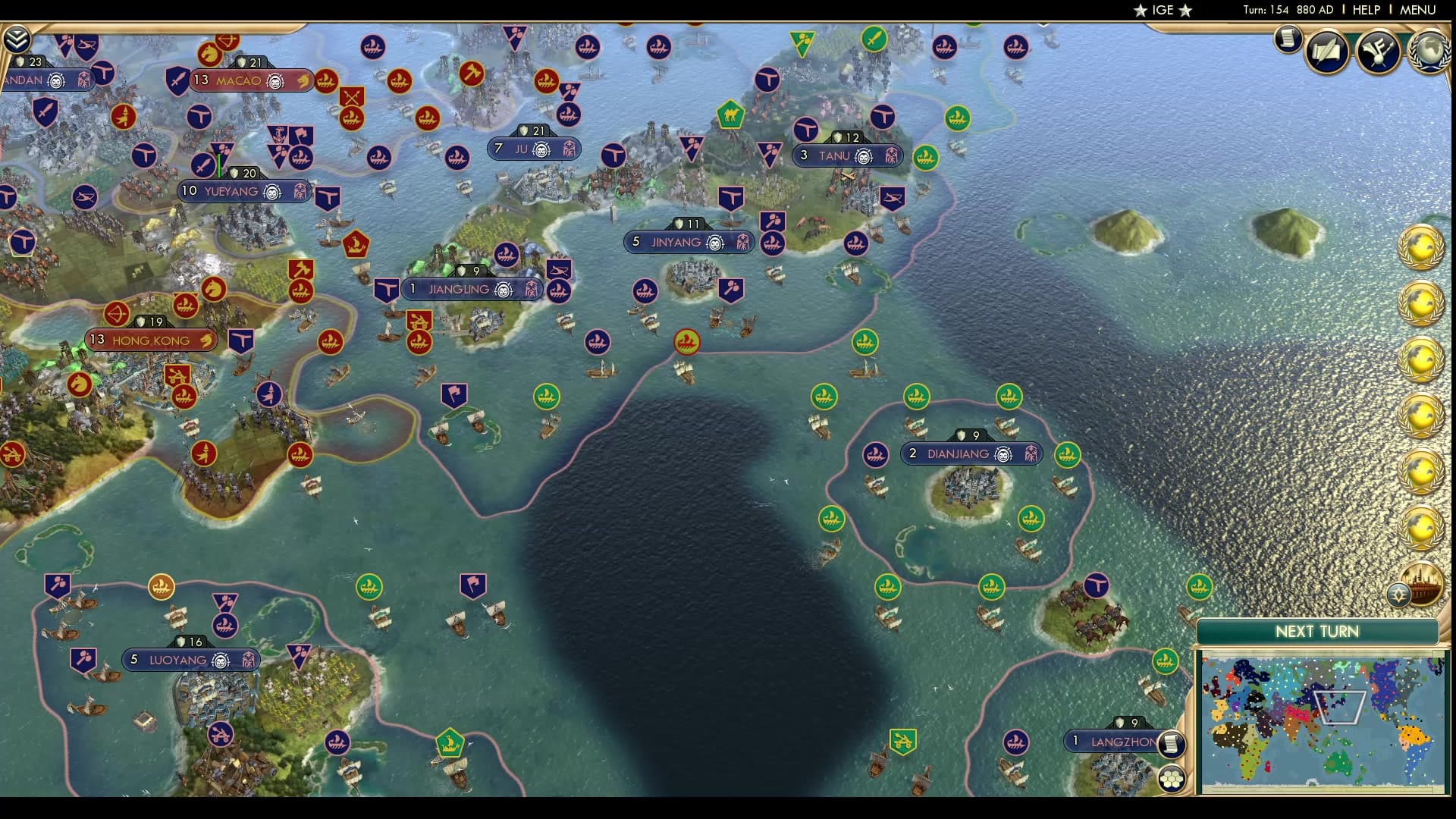Image resolution: width=1456 pixels, height=819 pixels.
Task: Click the topmost gold globe notification medallion
Action: [1420, 246]
